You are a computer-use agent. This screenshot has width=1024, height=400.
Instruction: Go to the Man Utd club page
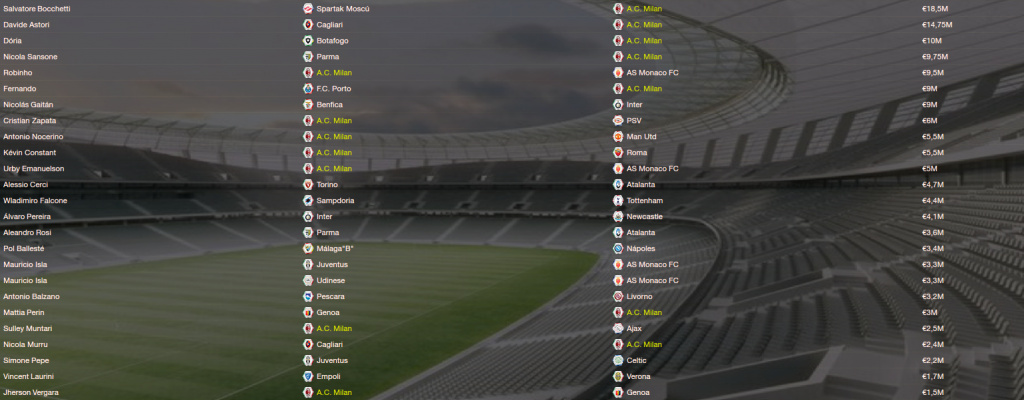pyautogui.click(x=642, y=136)
